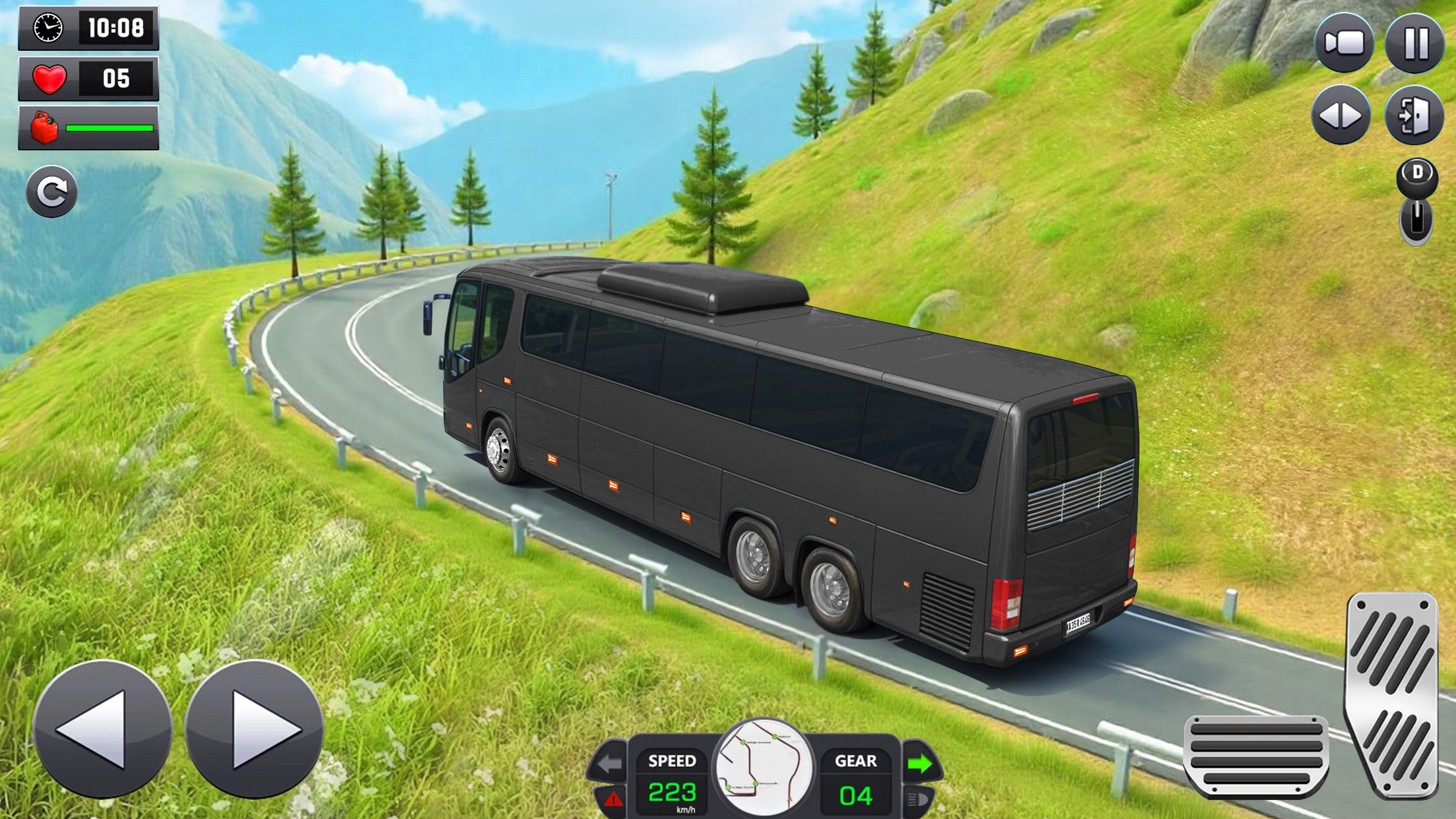Select the camera view switch icon
Image resolution: width=1456 pixels, height=819 pixels.
(x=1345, y=40)
